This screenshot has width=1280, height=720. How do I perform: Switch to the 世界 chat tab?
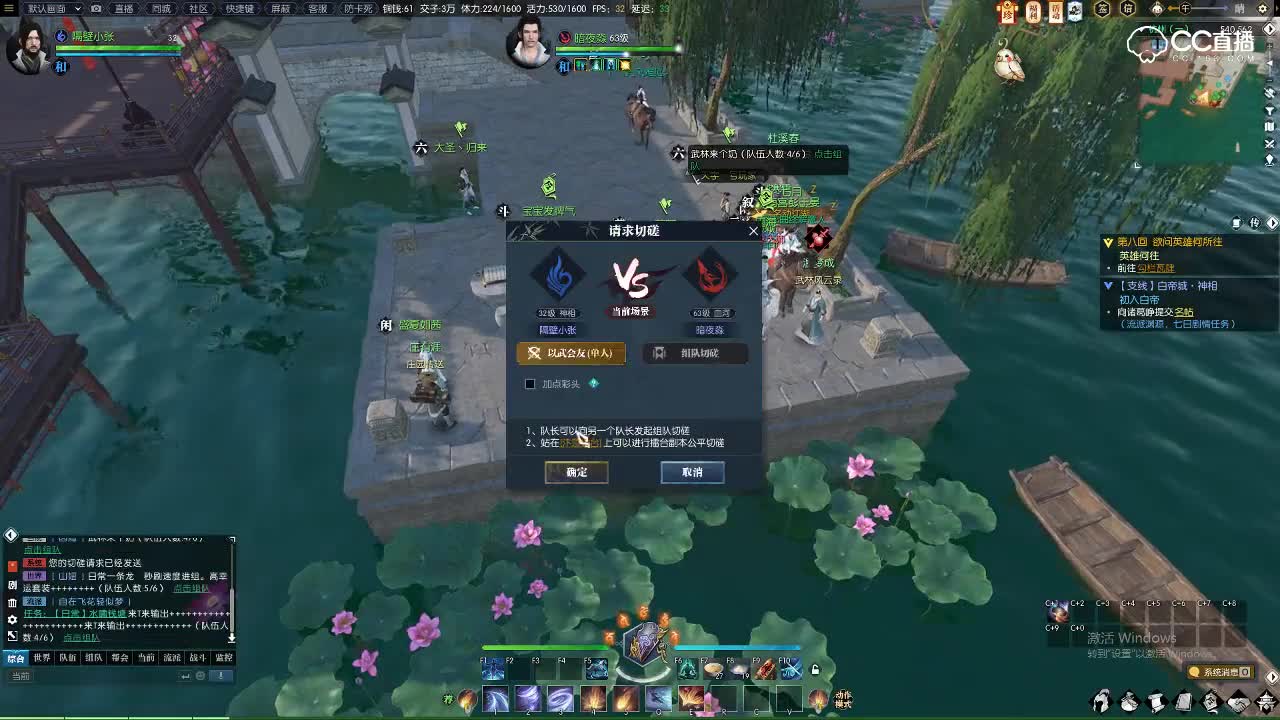tap(41, 658)
